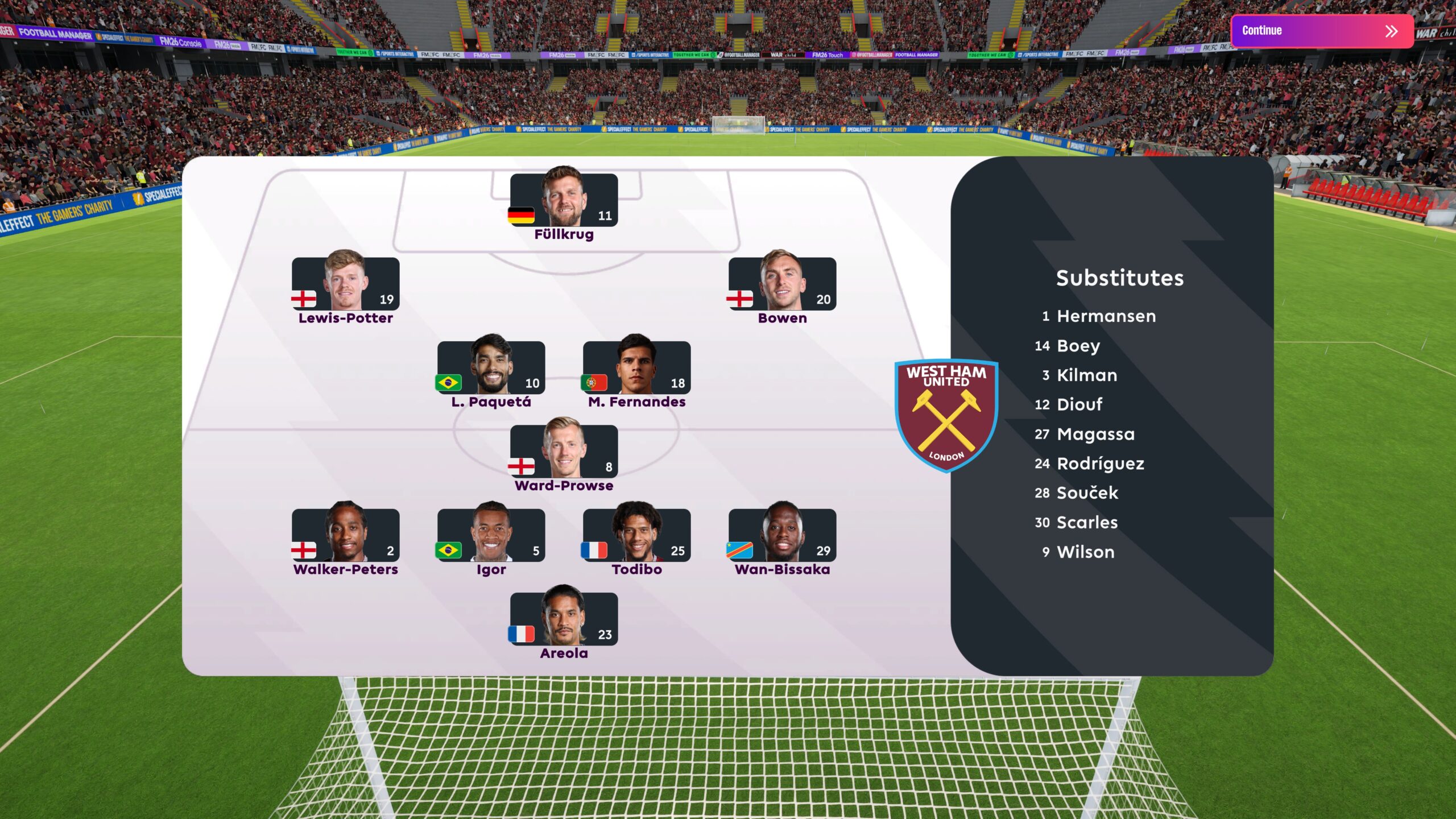This screenshot has height=819, width=1456.
Task: Select substitute Wilson in the list
Action: tap(1085, 552)
